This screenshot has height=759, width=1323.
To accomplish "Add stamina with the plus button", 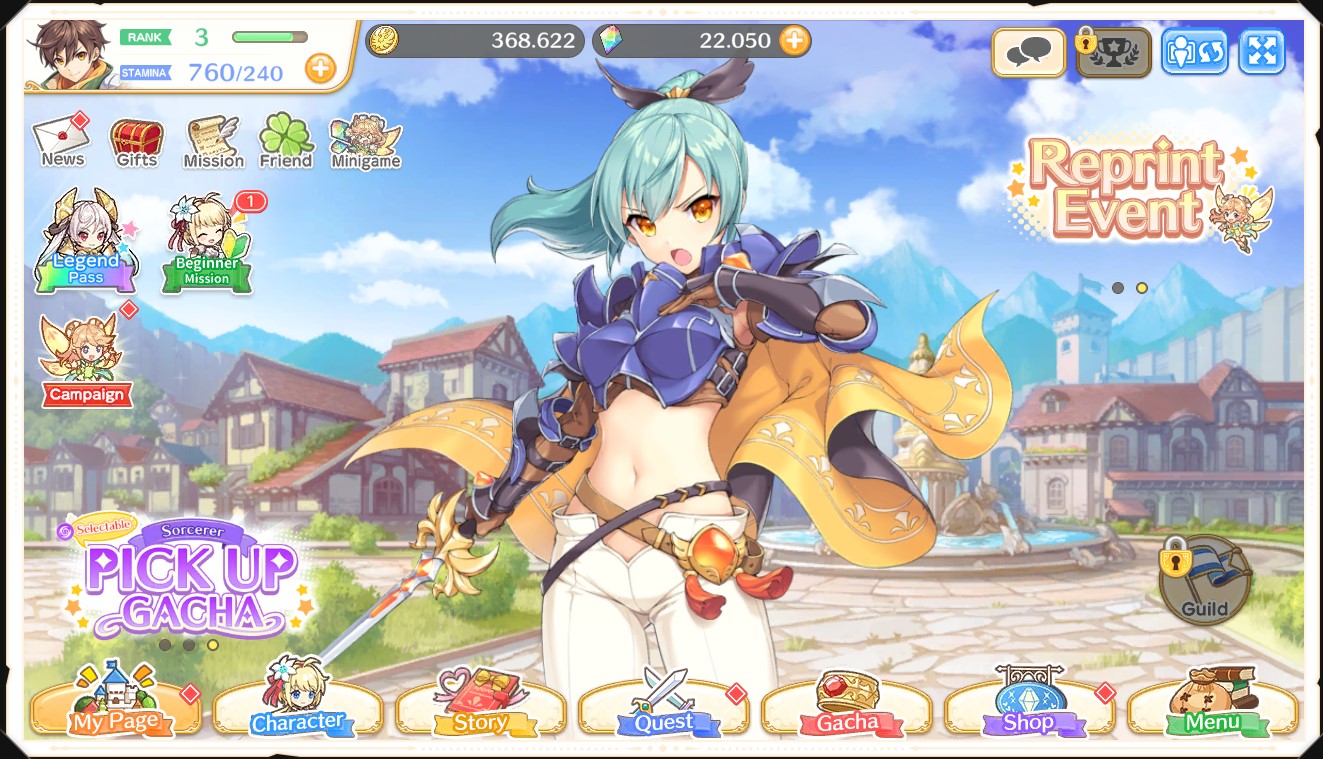I will click(320, 69).
